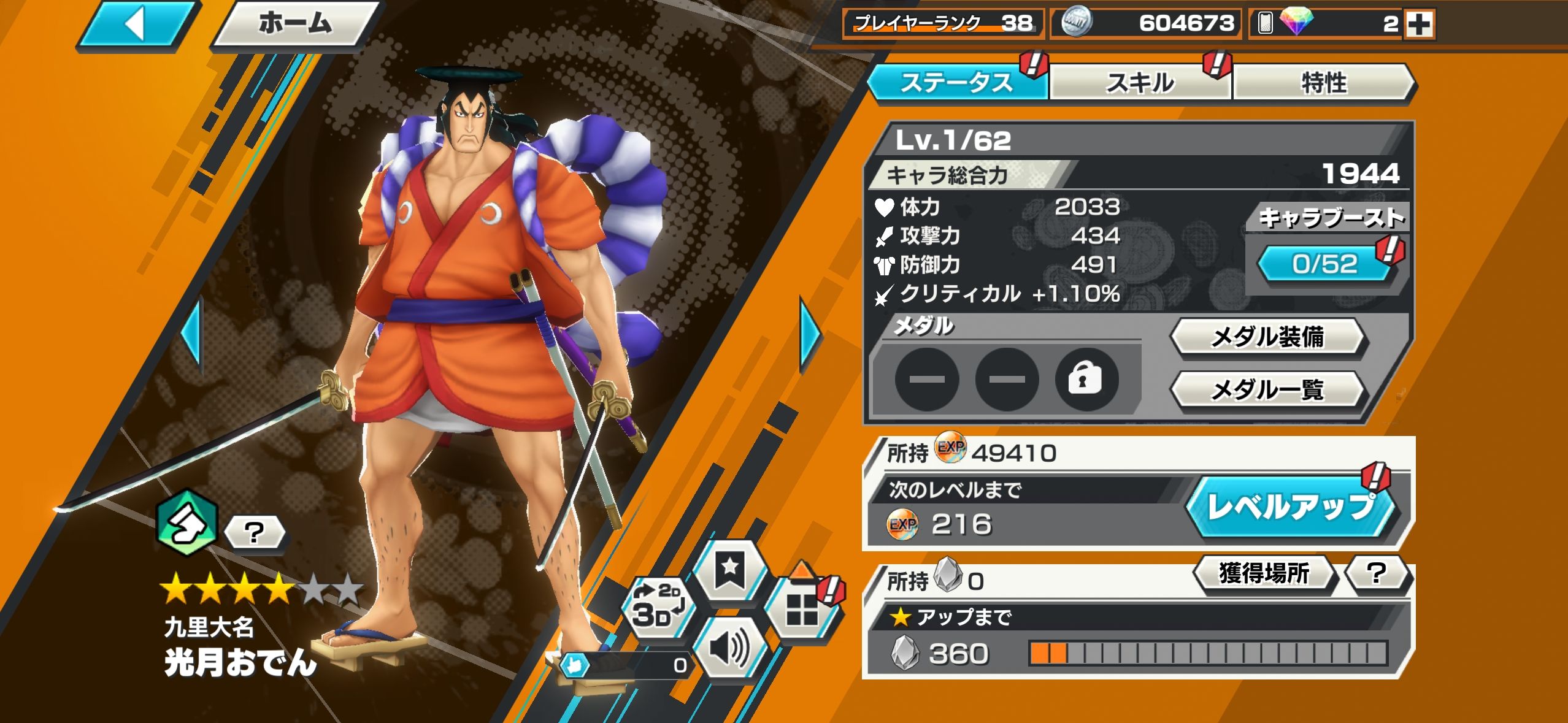Return to ホーム screen

294,25
